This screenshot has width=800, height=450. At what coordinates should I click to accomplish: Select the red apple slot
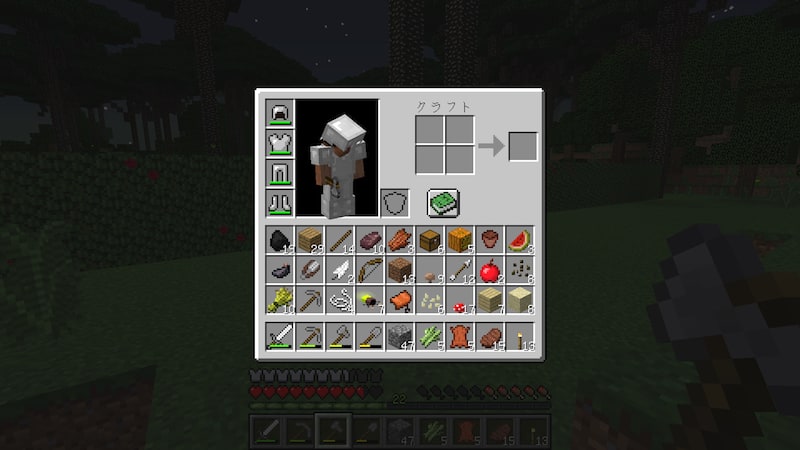(x=488, y=270)
